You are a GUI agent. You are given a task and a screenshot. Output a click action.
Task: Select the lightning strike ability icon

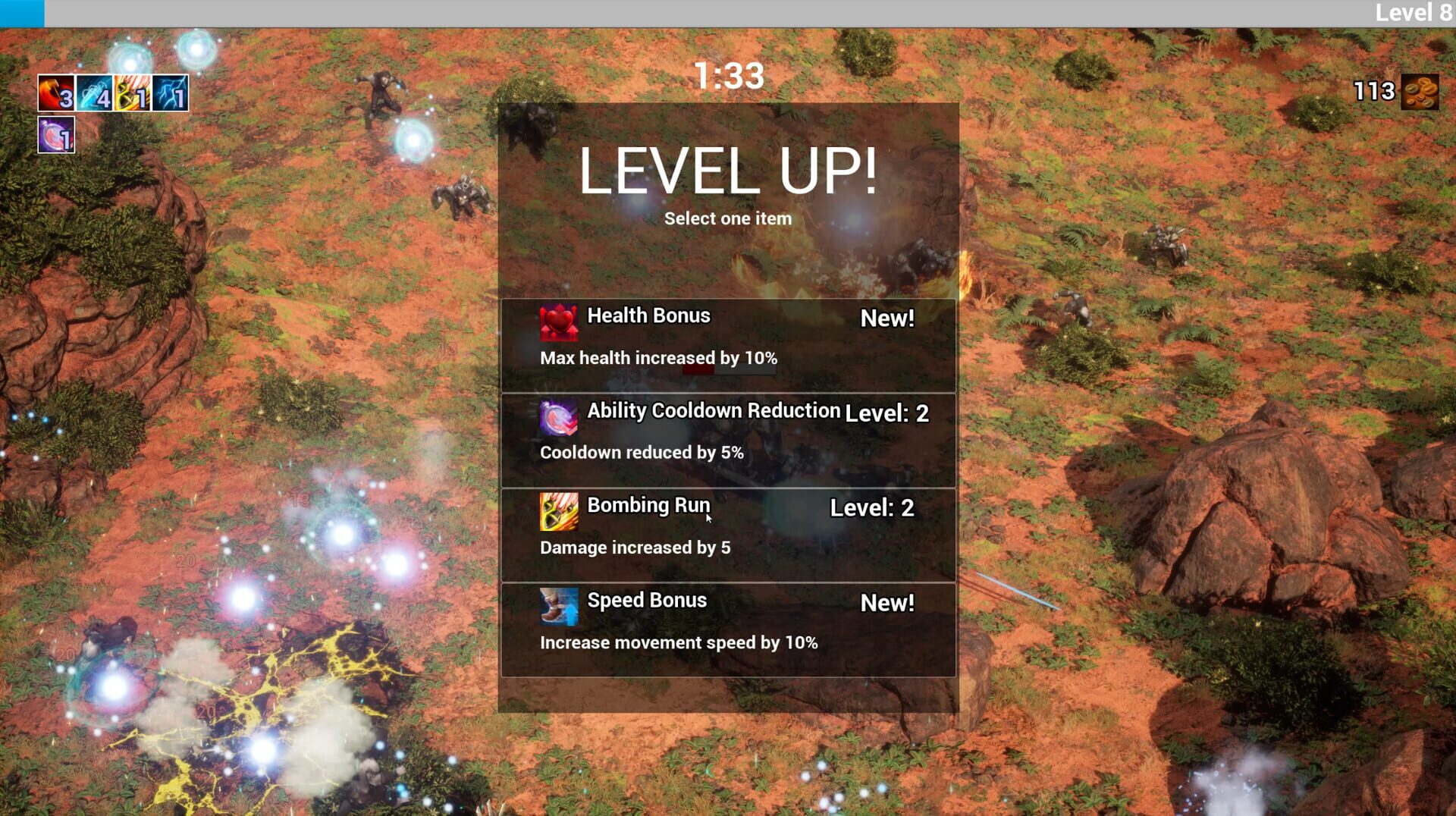[169, 93]
